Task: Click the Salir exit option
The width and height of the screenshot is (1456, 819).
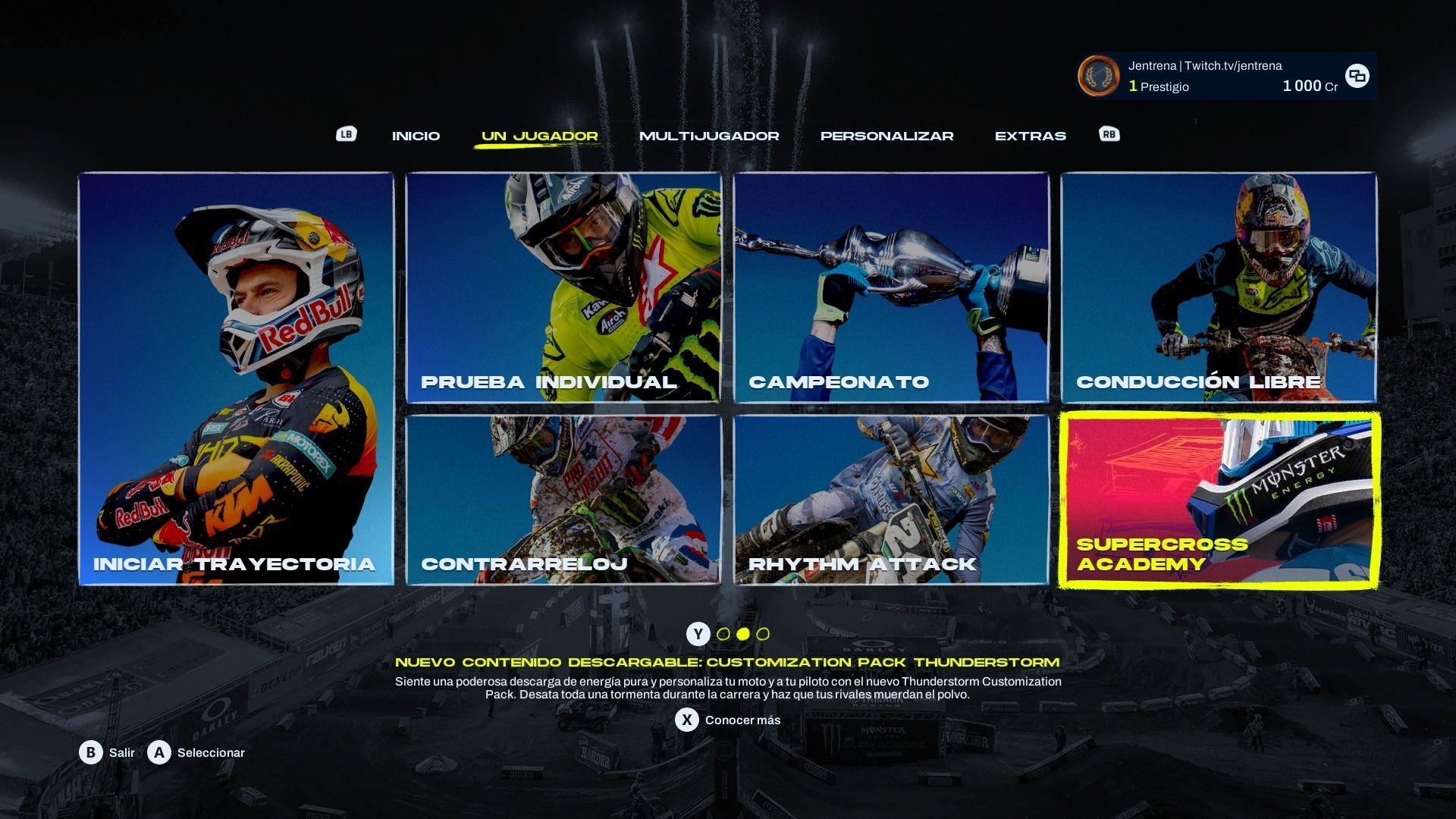Action: 108,752
